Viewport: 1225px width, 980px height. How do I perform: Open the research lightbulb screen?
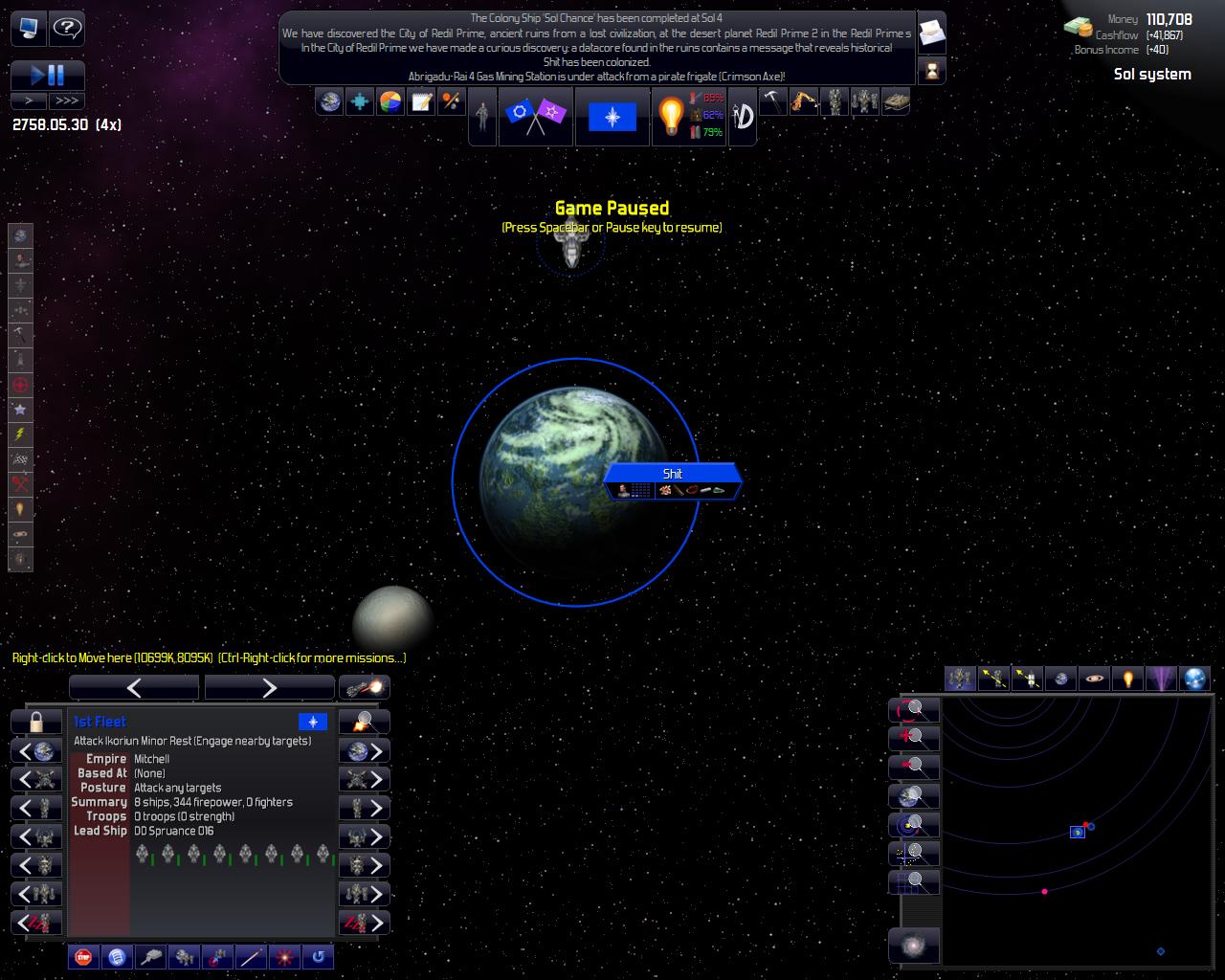[x=671, y=117]
